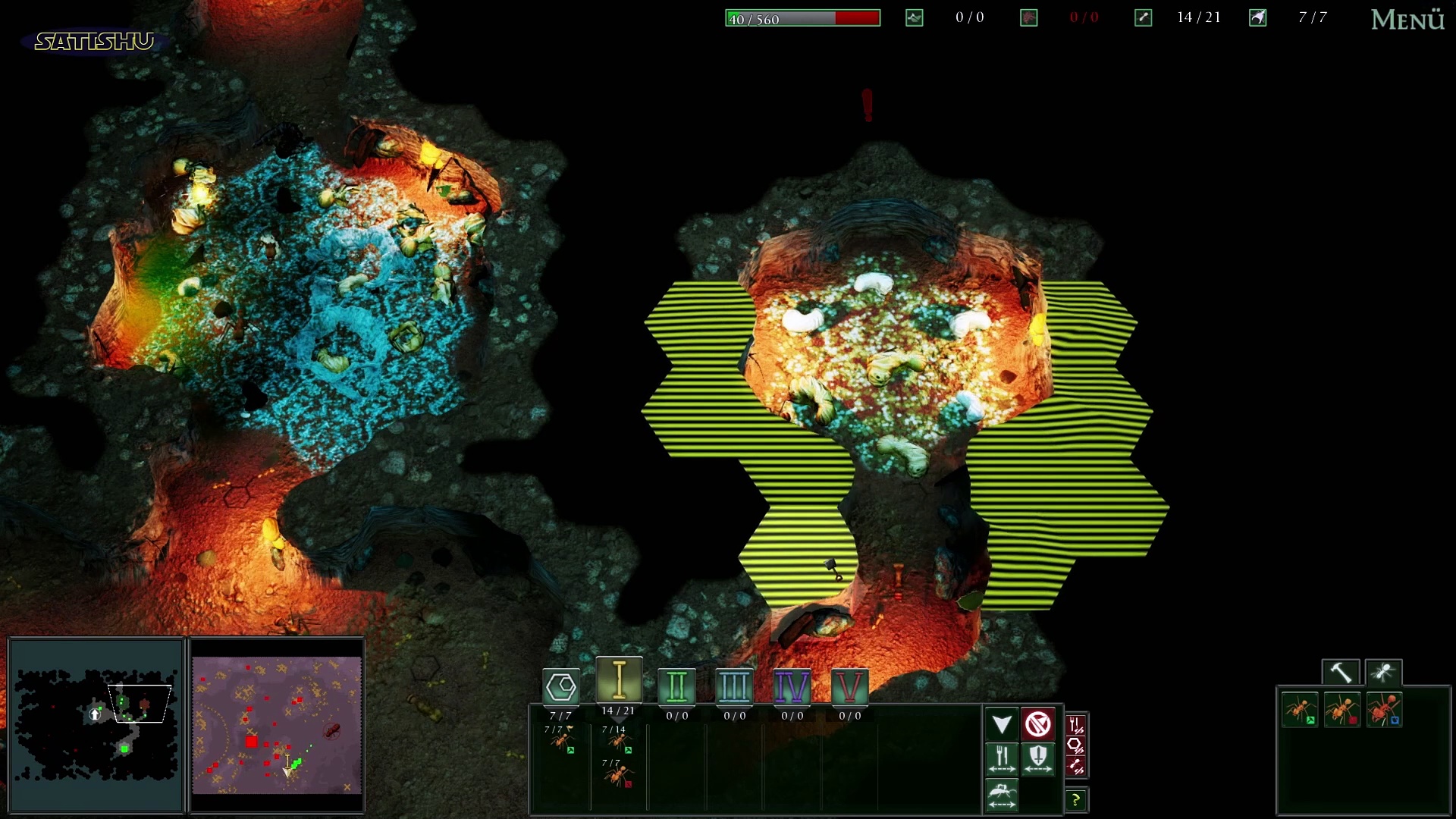Screen dimensions: 1456x819
Task: Choose the green group II marker
Action: [676, 687]
